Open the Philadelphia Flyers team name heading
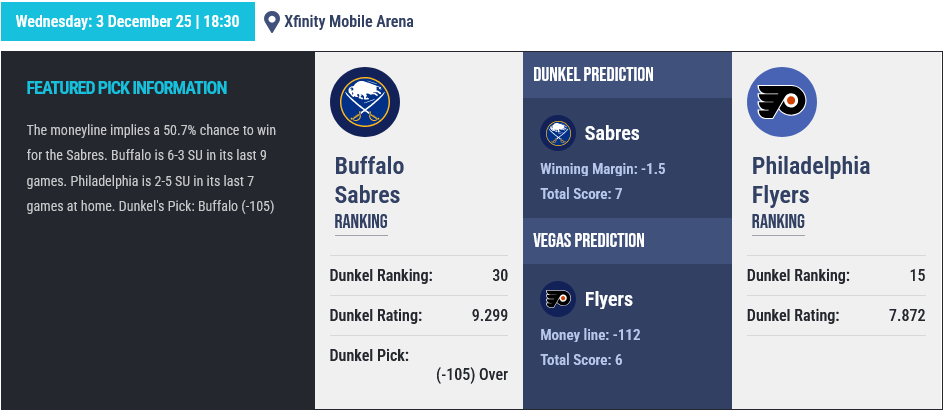 (x=811, y=180)
